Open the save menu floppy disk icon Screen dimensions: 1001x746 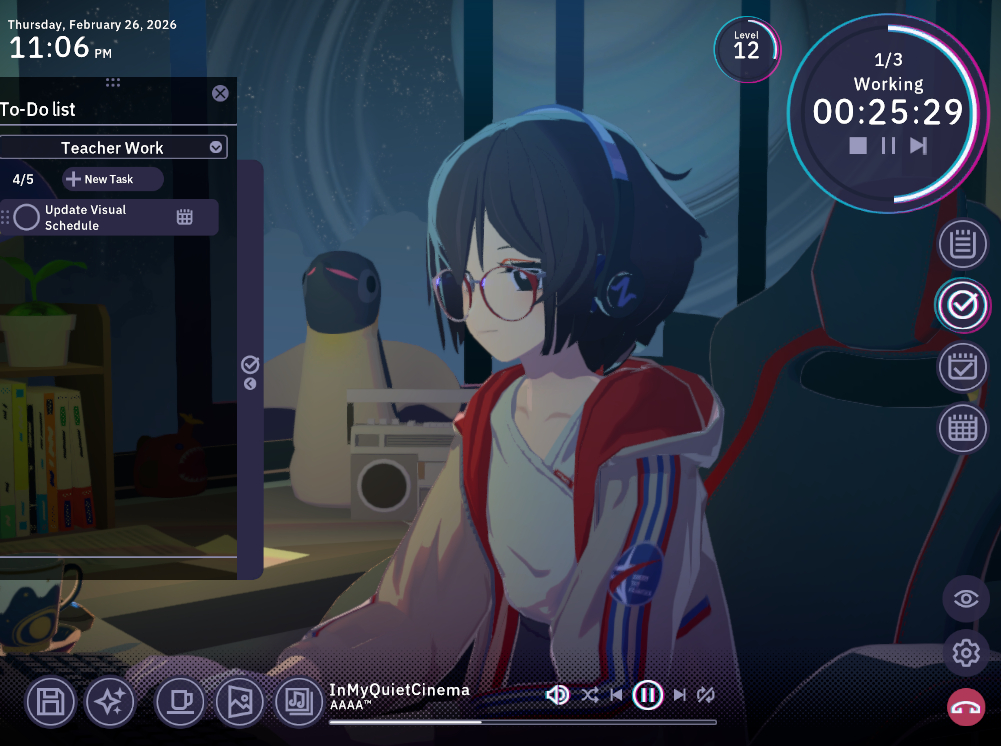49,702
